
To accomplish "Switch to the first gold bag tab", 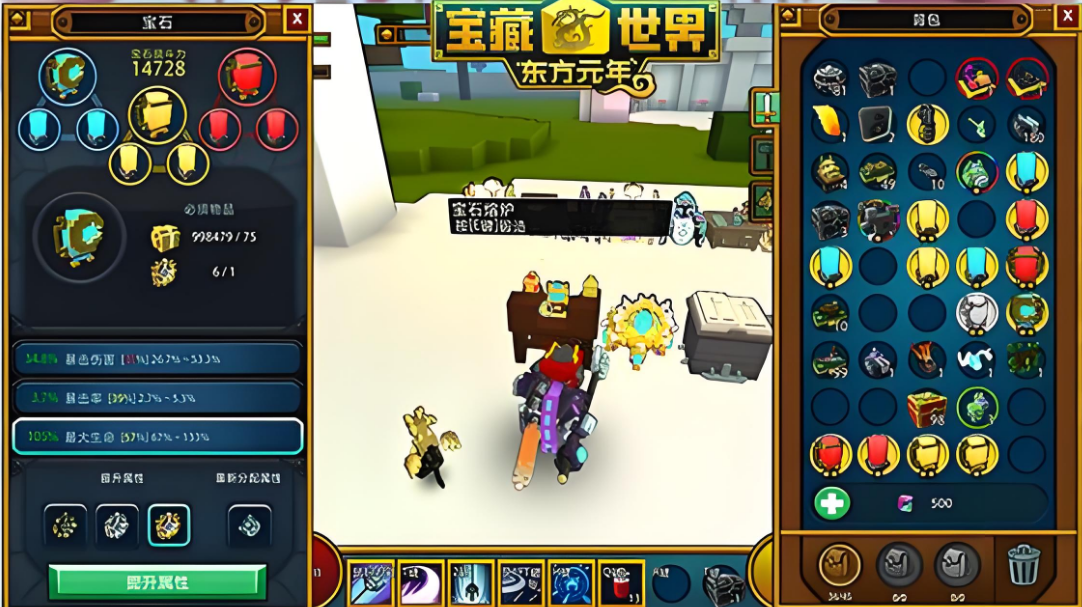I will (x=840, y=565).
